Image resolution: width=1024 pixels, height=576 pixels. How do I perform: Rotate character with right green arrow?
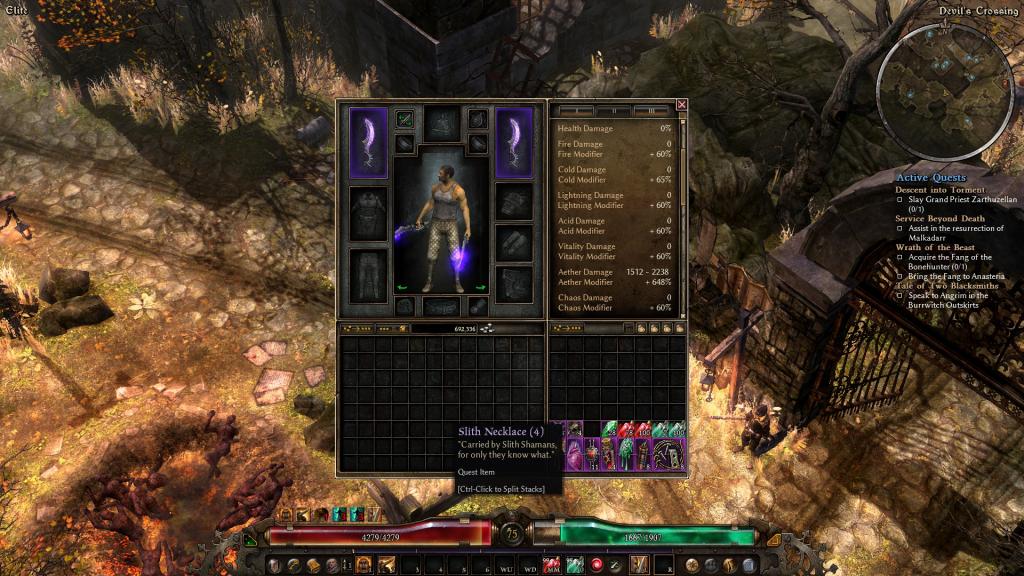tap(479, 288)
